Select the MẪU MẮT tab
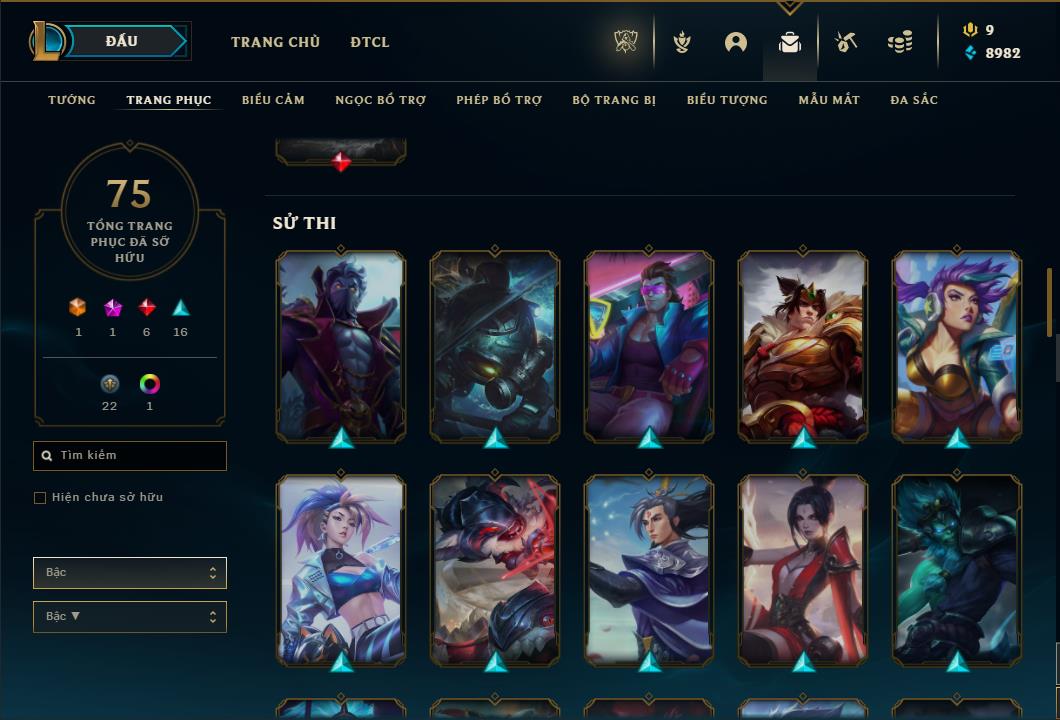Screen dimensions: 1060x720 [829, 100]
